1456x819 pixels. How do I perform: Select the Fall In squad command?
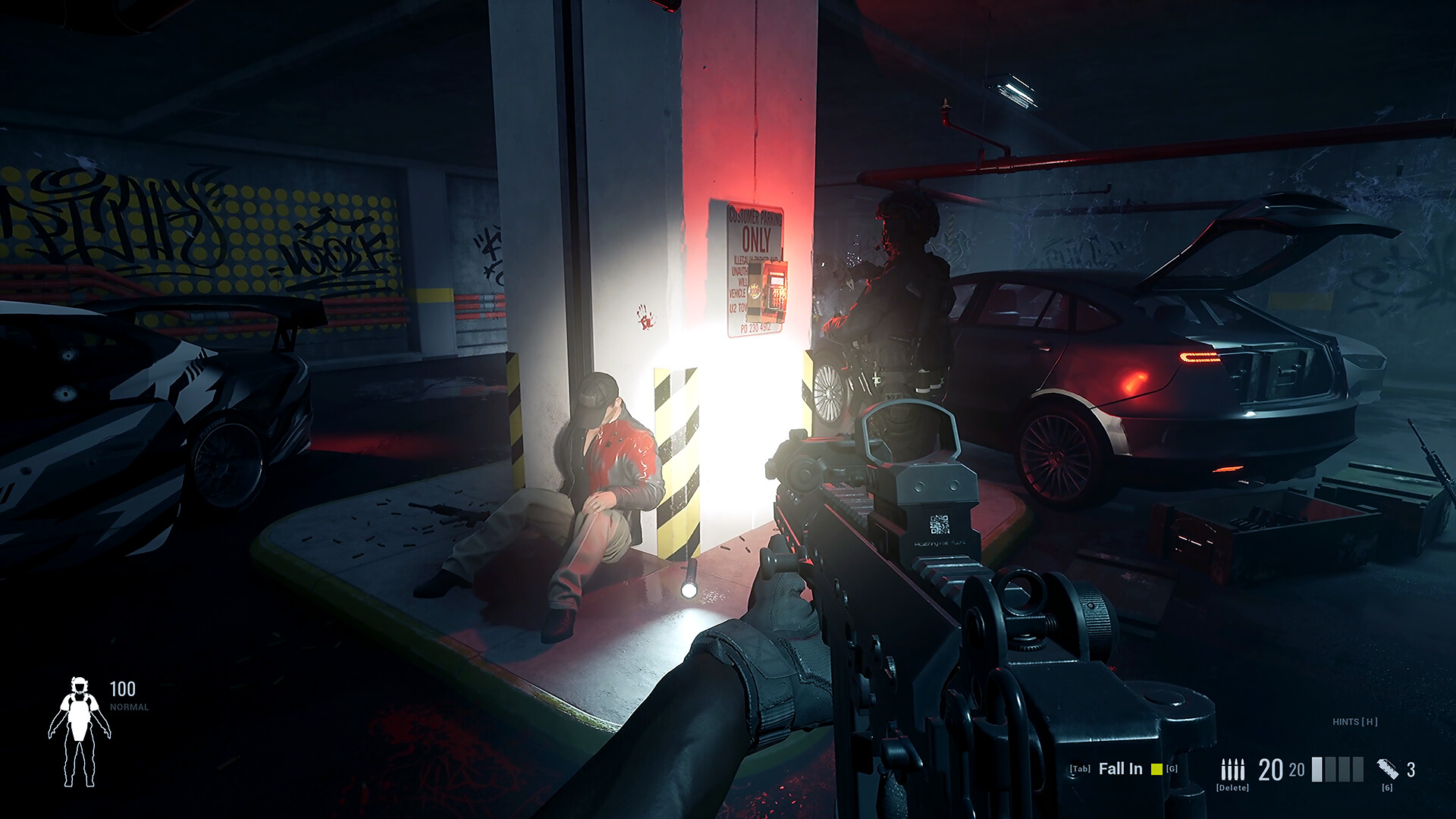pyautogui.click(x=1120, y=769)
